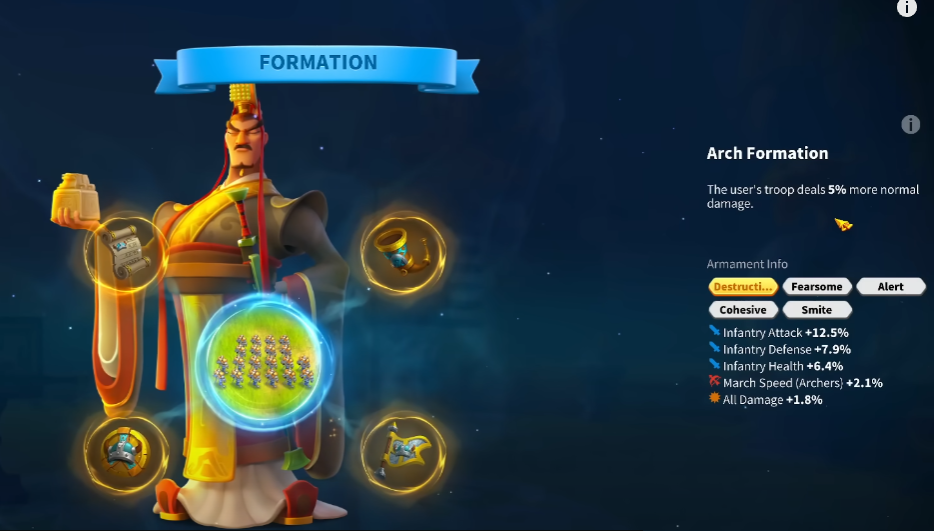Select the Cohesive armament tag
Viewport: 934px width, 531px height.
tap(743, 310)
